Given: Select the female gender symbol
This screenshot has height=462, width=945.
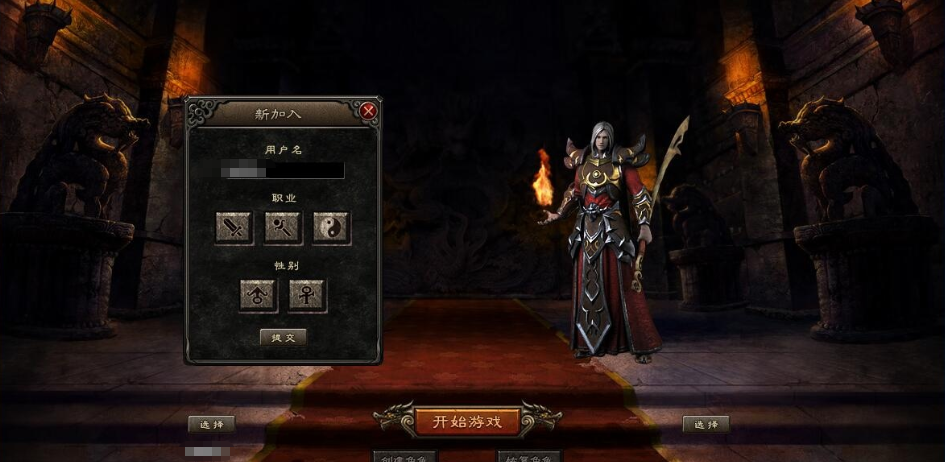Looking at the screenshot, I should pos(307,295).
